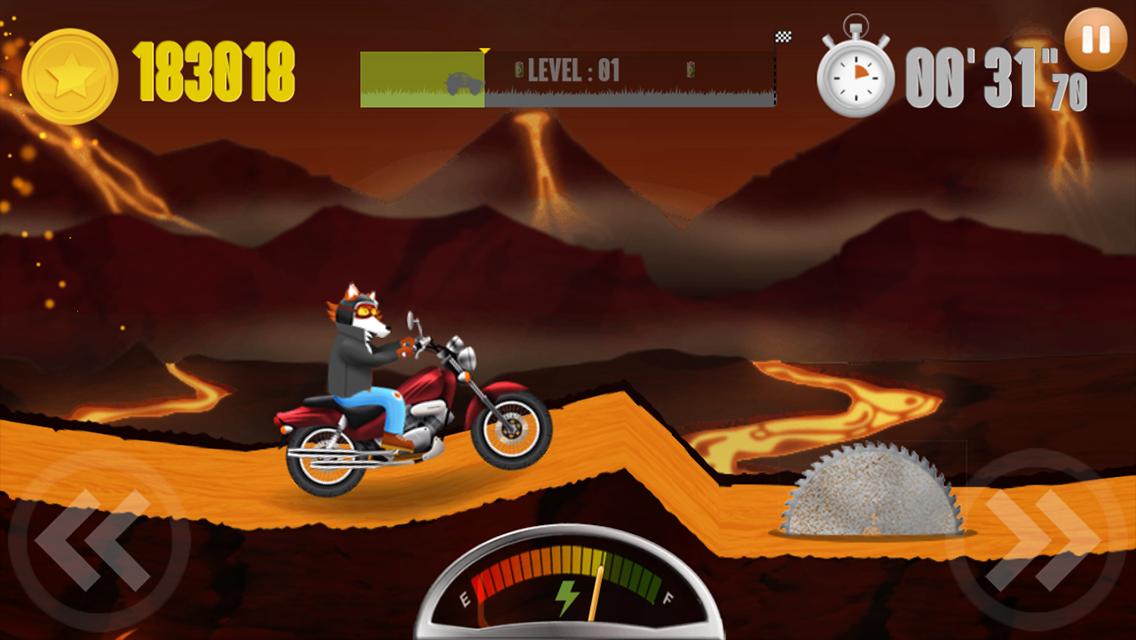Pause the game with the orange button
1136x640 pixels.
pyautogui.click(x=1096, y=39)
